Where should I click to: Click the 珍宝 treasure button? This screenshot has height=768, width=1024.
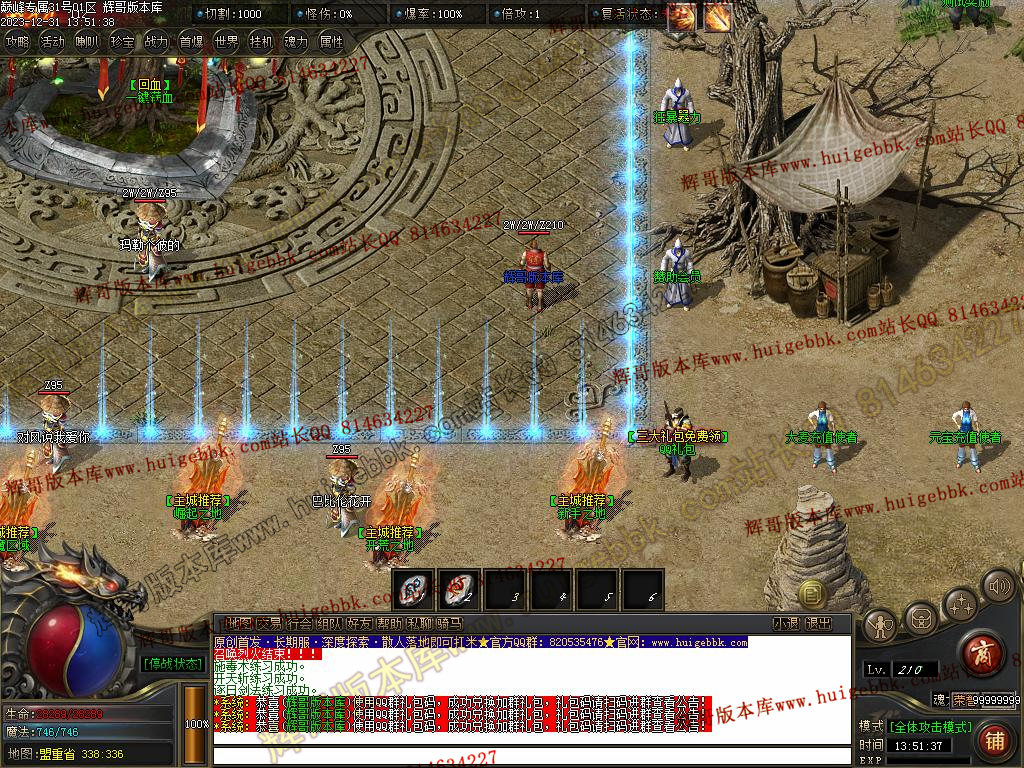122,42
